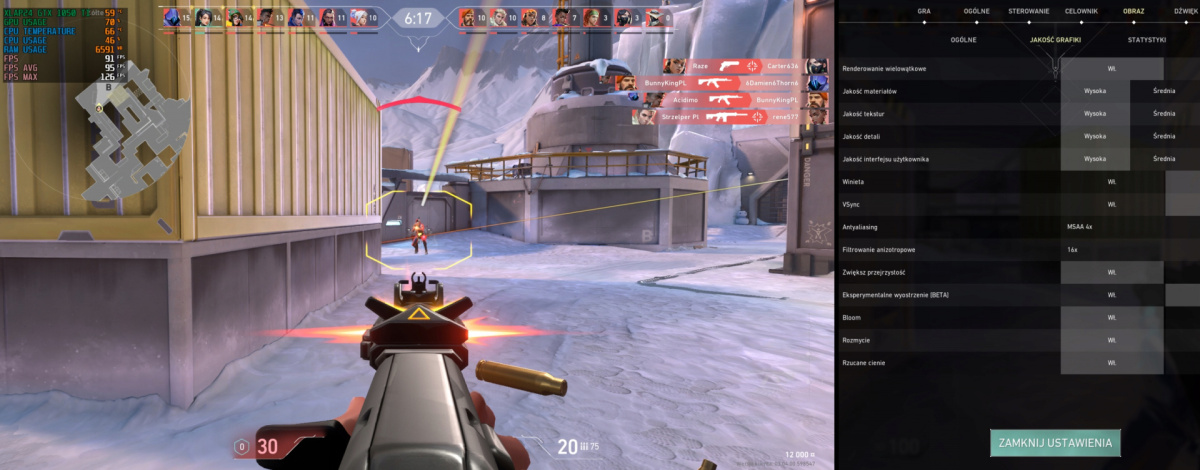Set Jakość tekstur to Średnia
Screen dimensions: 1200x470
coord(1164,114)
